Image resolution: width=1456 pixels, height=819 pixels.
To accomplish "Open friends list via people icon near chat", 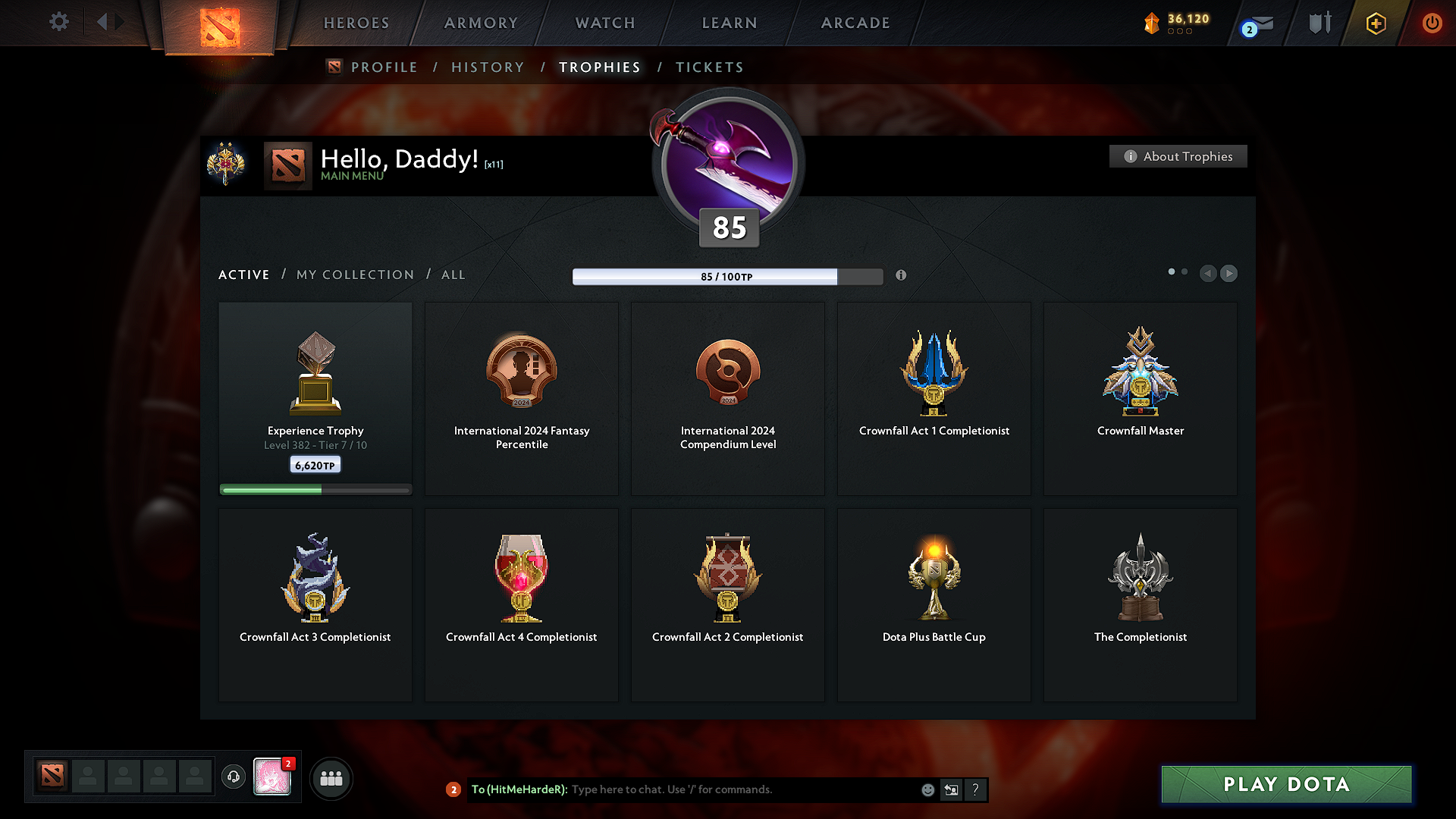I will click(331, 777).
